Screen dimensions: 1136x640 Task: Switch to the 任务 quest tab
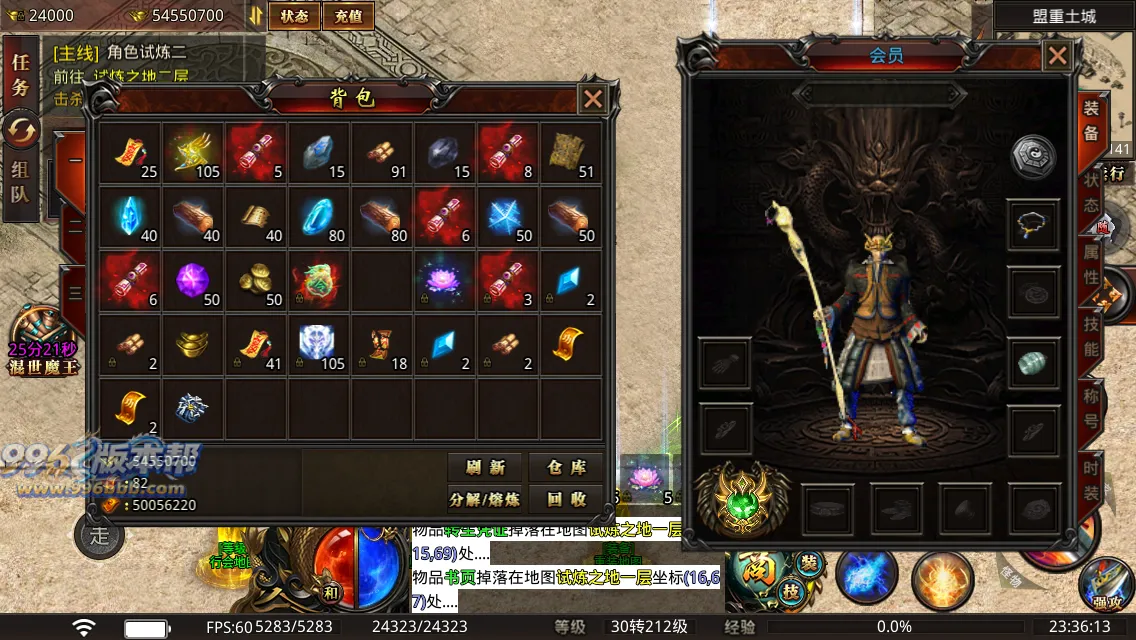coord(20,73)
